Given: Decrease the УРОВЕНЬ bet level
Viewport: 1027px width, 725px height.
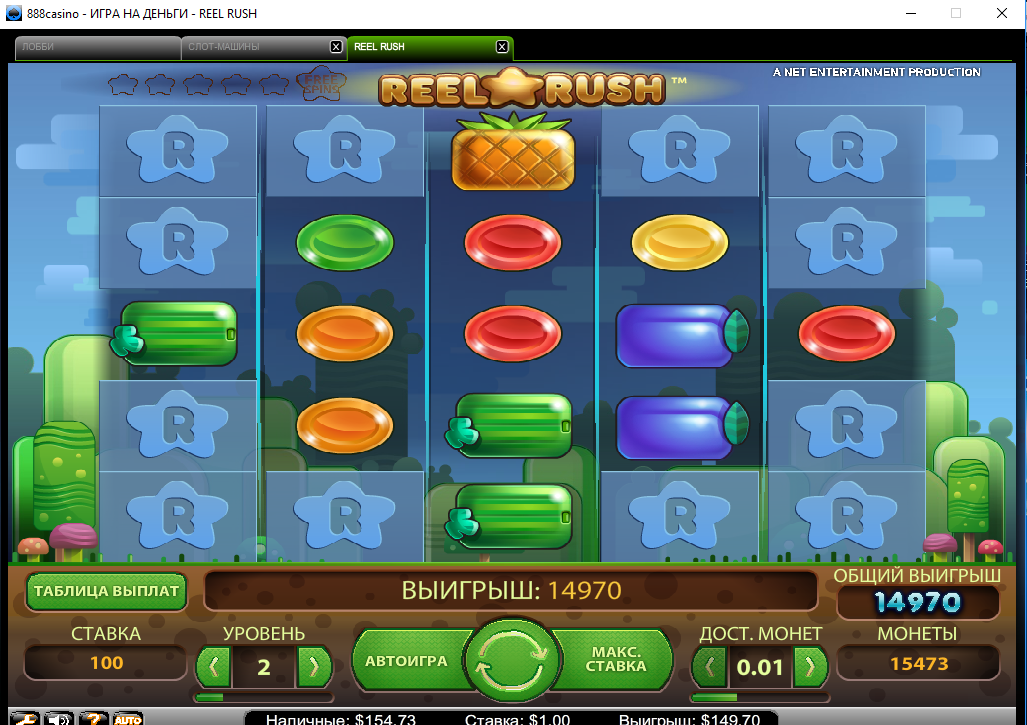Looking at the screenshot, I should [x=213, y=666].
